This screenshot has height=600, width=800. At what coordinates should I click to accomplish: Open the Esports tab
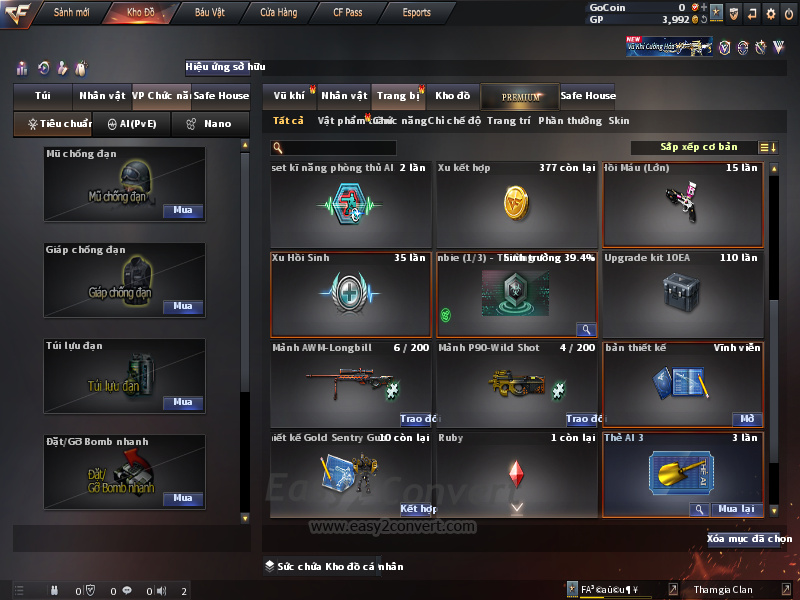[x=416, y=13]
